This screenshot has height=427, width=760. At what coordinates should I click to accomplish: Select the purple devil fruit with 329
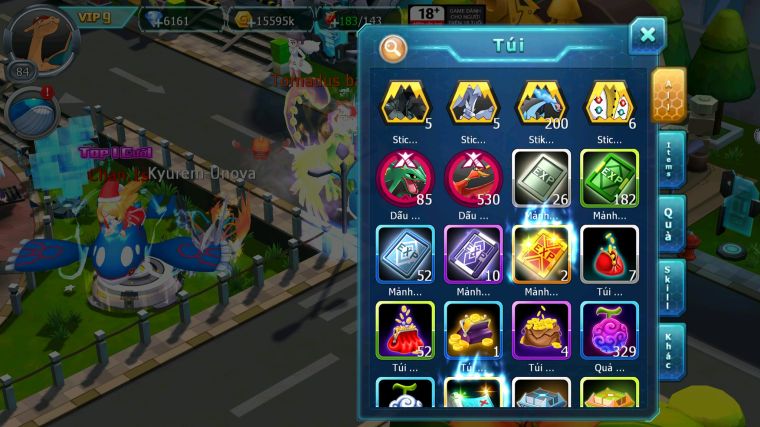[x=609, y=329]
